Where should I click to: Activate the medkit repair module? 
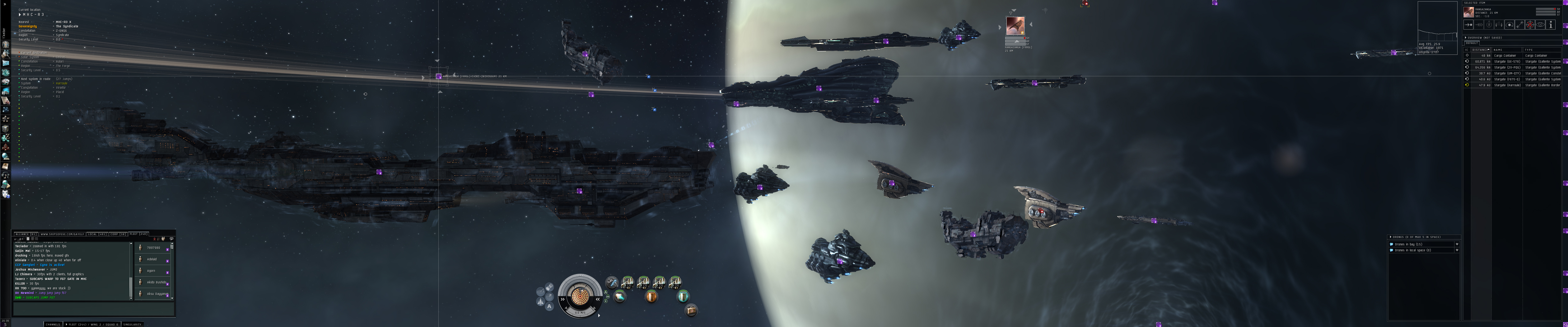(692, 310)
